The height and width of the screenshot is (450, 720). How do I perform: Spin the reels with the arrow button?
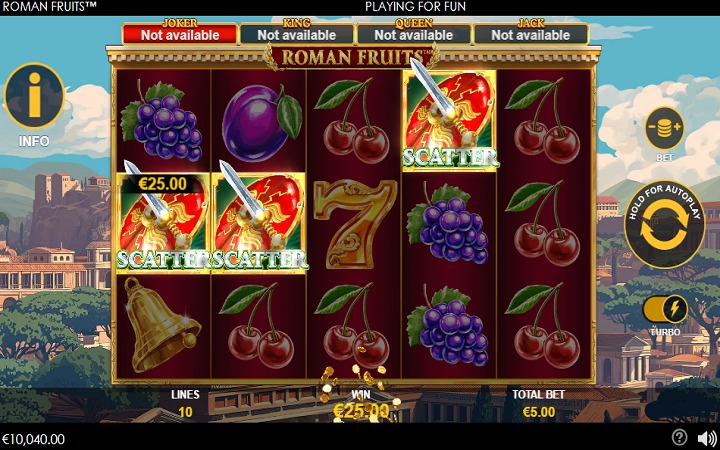tap(664, 225)
